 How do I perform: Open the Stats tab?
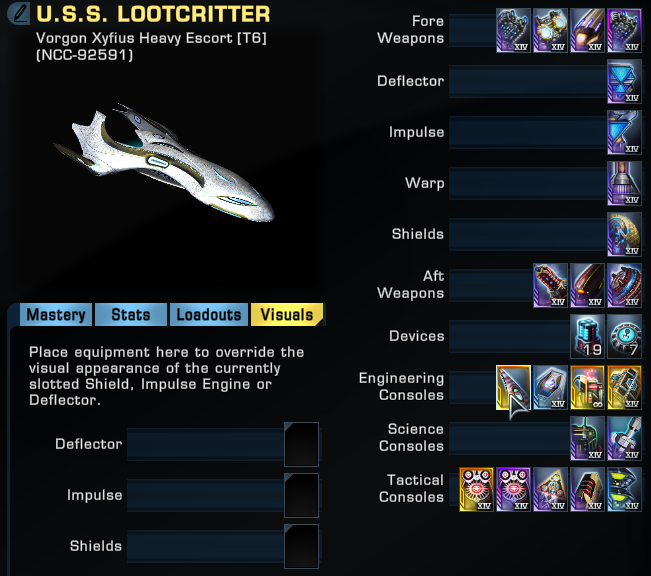coord(130,314)
